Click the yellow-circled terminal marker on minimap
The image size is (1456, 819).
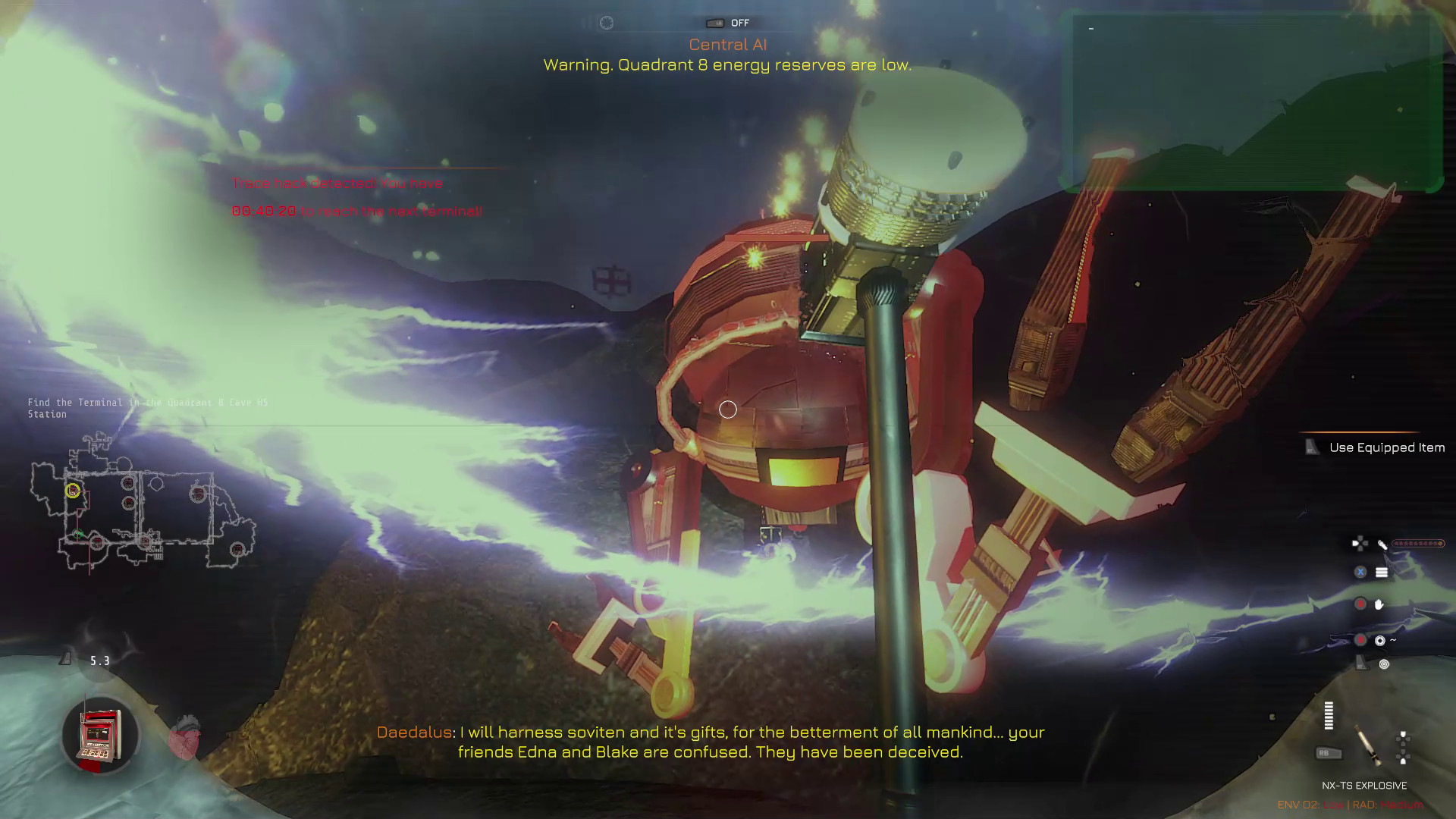point(72,491)
